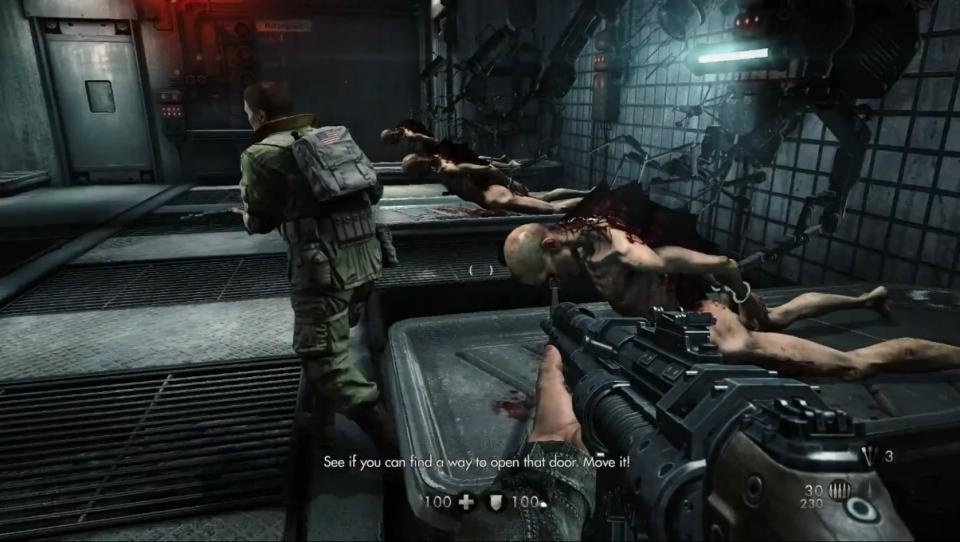
Task: Select the rifle bullets ammo icon
Action: point(840,491)
